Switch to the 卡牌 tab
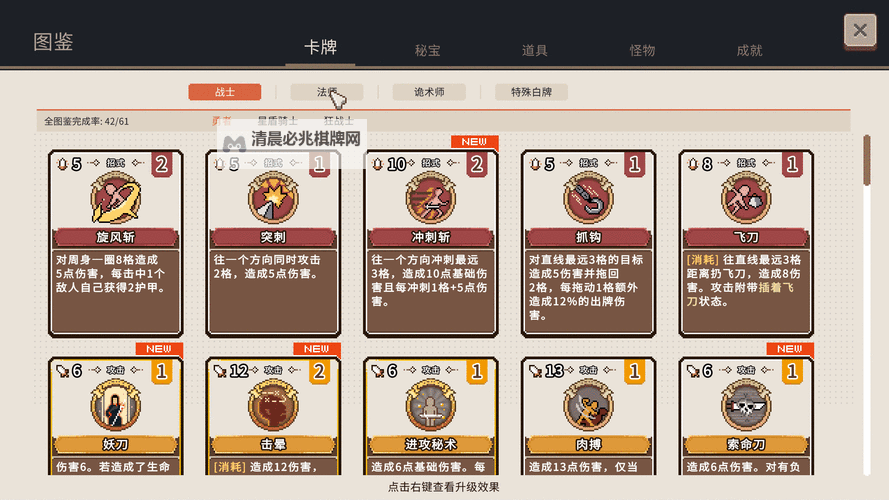The width and height of the screenshot is (889, 500). pos(320,47)
